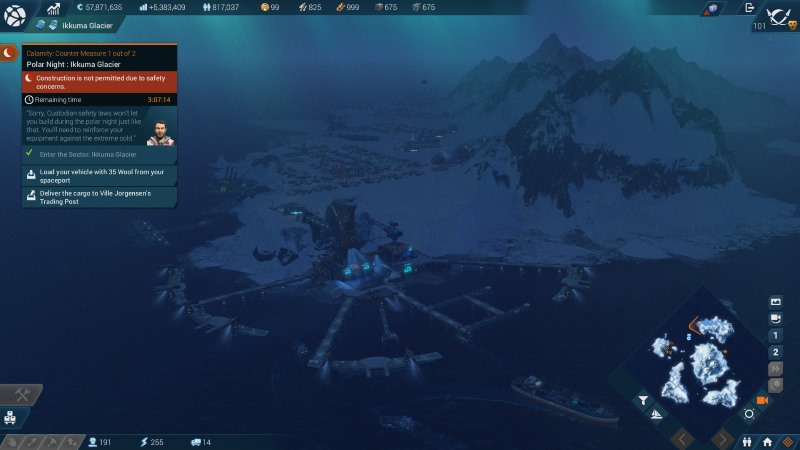Set game speed to 1
Screen dimensions: 800x450
pos(775,335)
